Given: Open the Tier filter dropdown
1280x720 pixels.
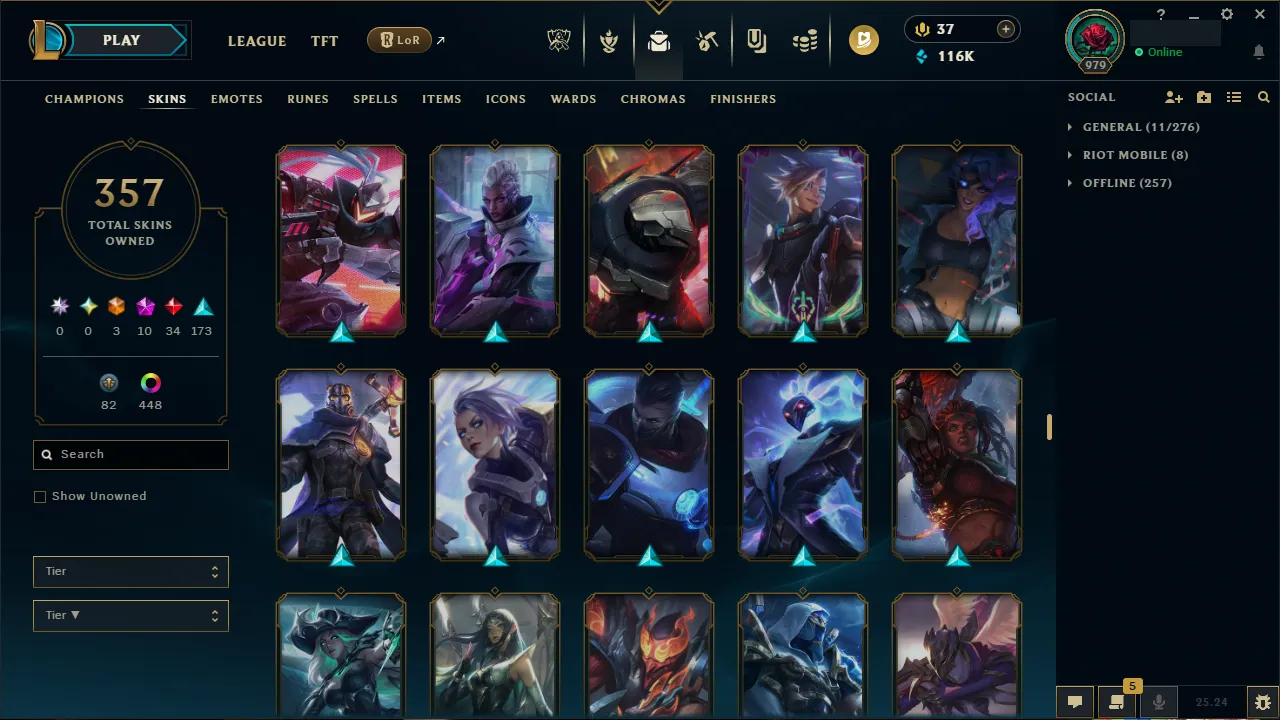Looking at the screenshot, I should [130, 571].
